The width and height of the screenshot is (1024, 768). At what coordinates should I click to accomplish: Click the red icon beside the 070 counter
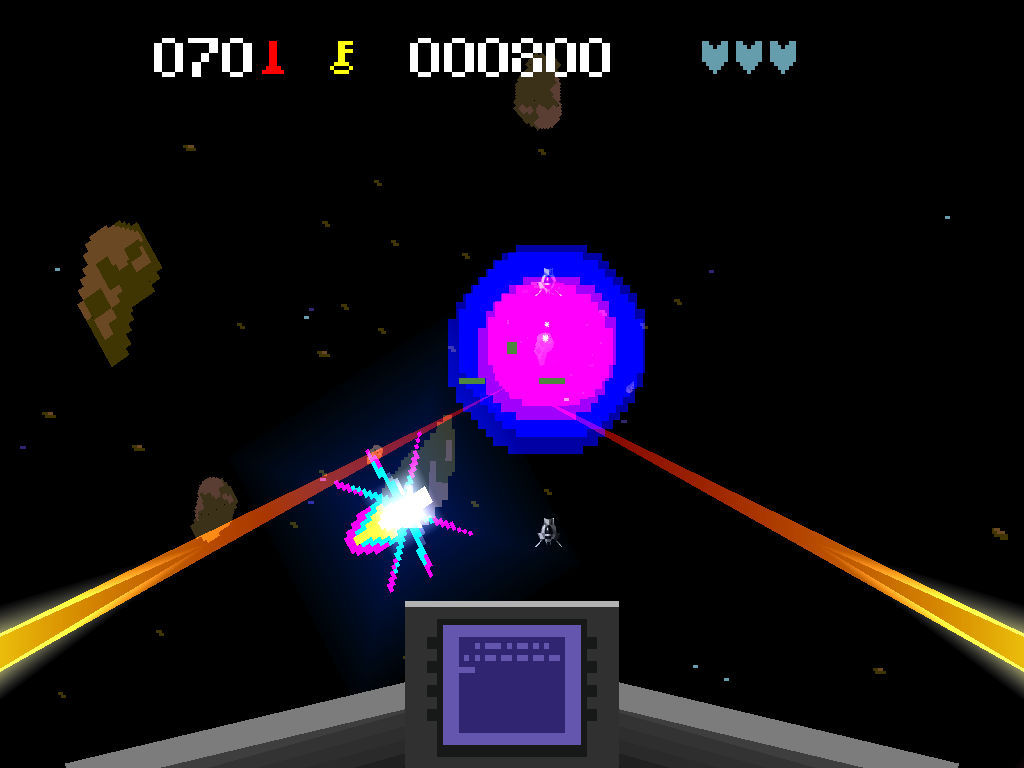click(x=272, y=57)
